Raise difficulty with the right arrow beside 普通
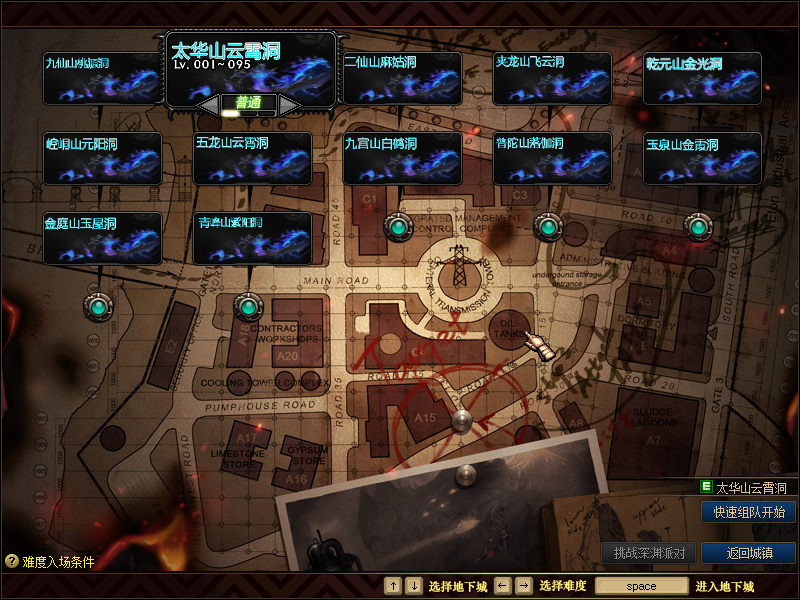 point(289,104)
